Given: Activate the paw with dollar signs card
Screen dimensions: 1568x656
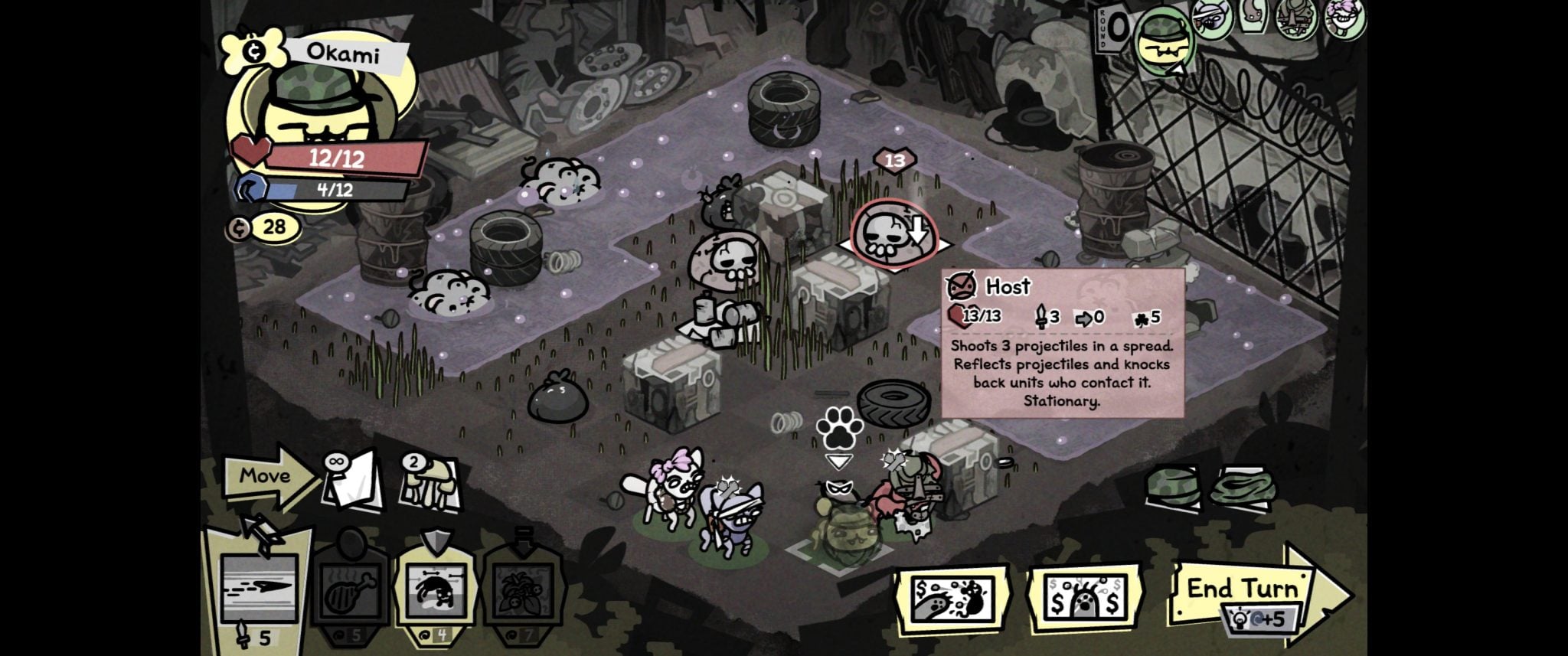Looking at the screenshot, I should [x=1083, y=601].
